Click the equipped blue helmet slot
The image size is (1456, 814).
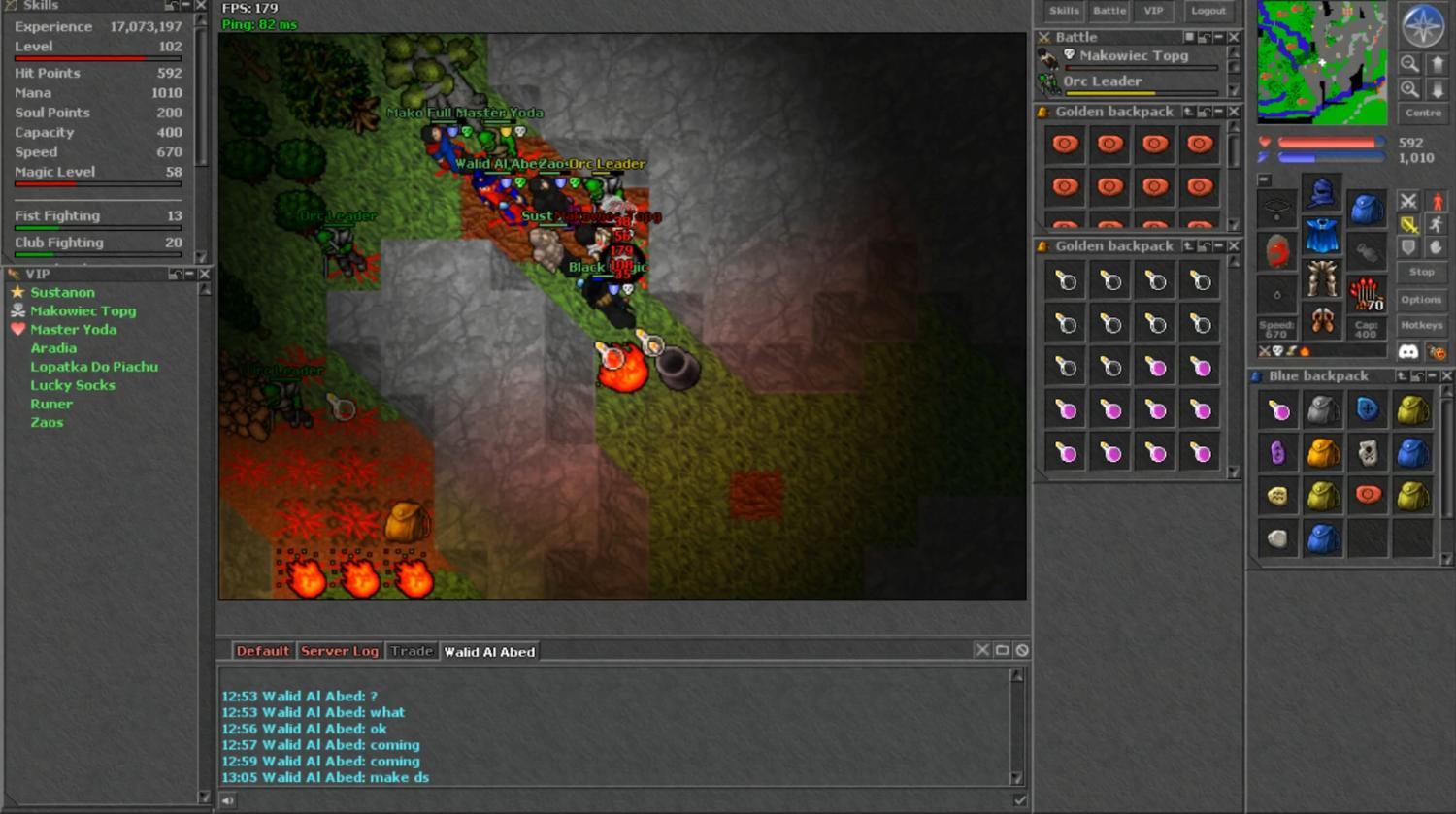pyautogui.click(x=1321, y=193)
